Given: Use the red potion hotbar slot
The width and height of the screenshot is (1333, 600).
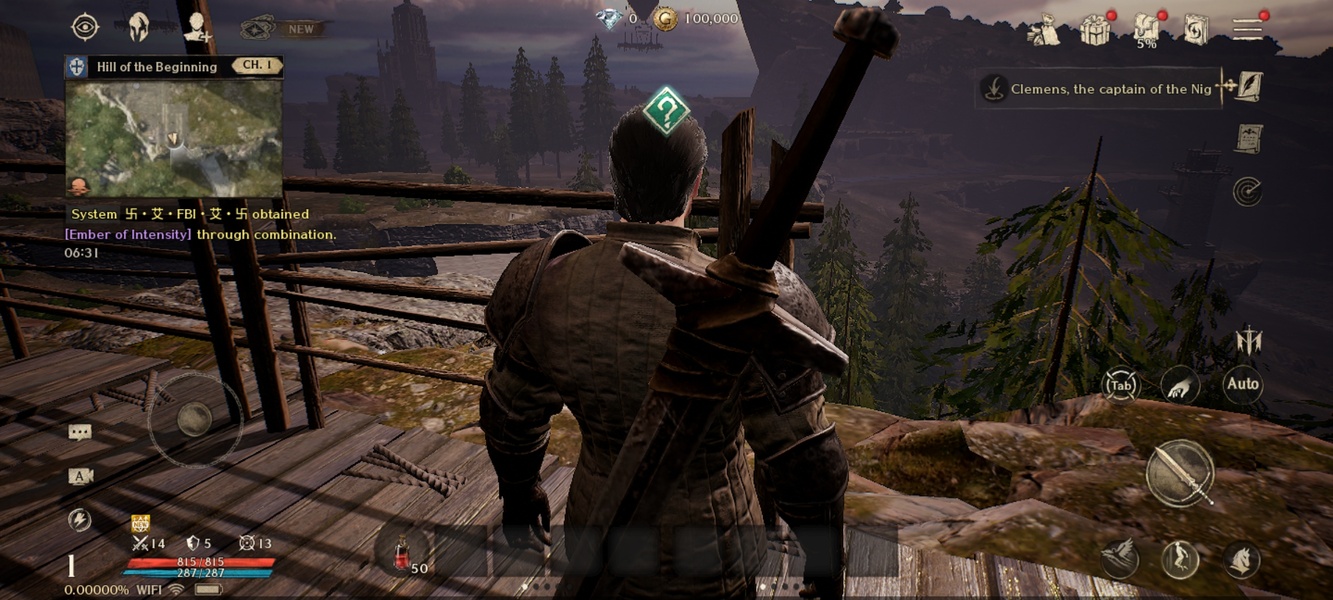Looking at the screenshot, I should point(403,553).
